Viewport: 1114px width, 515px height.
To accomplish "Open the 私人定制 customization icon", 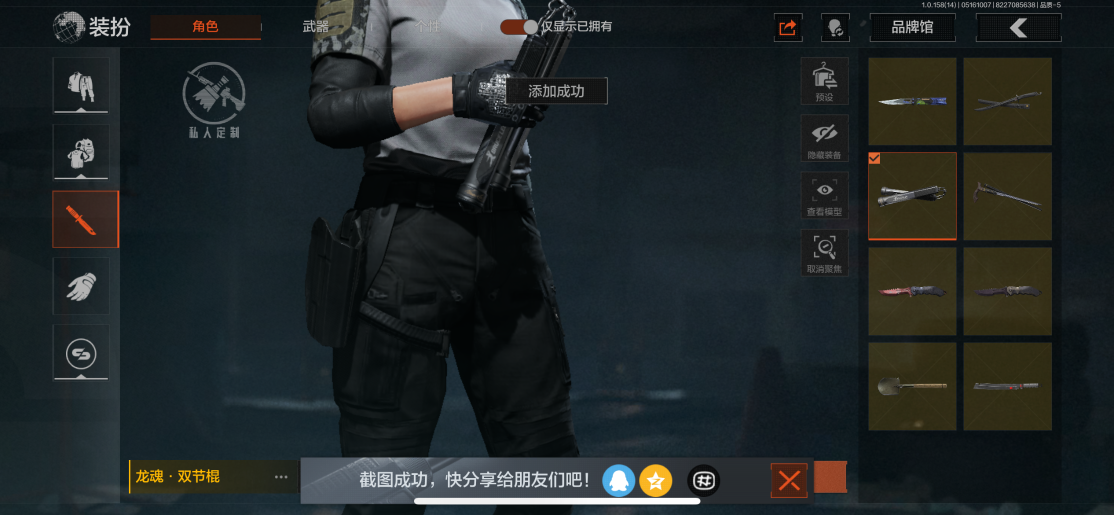I will 213,100.
